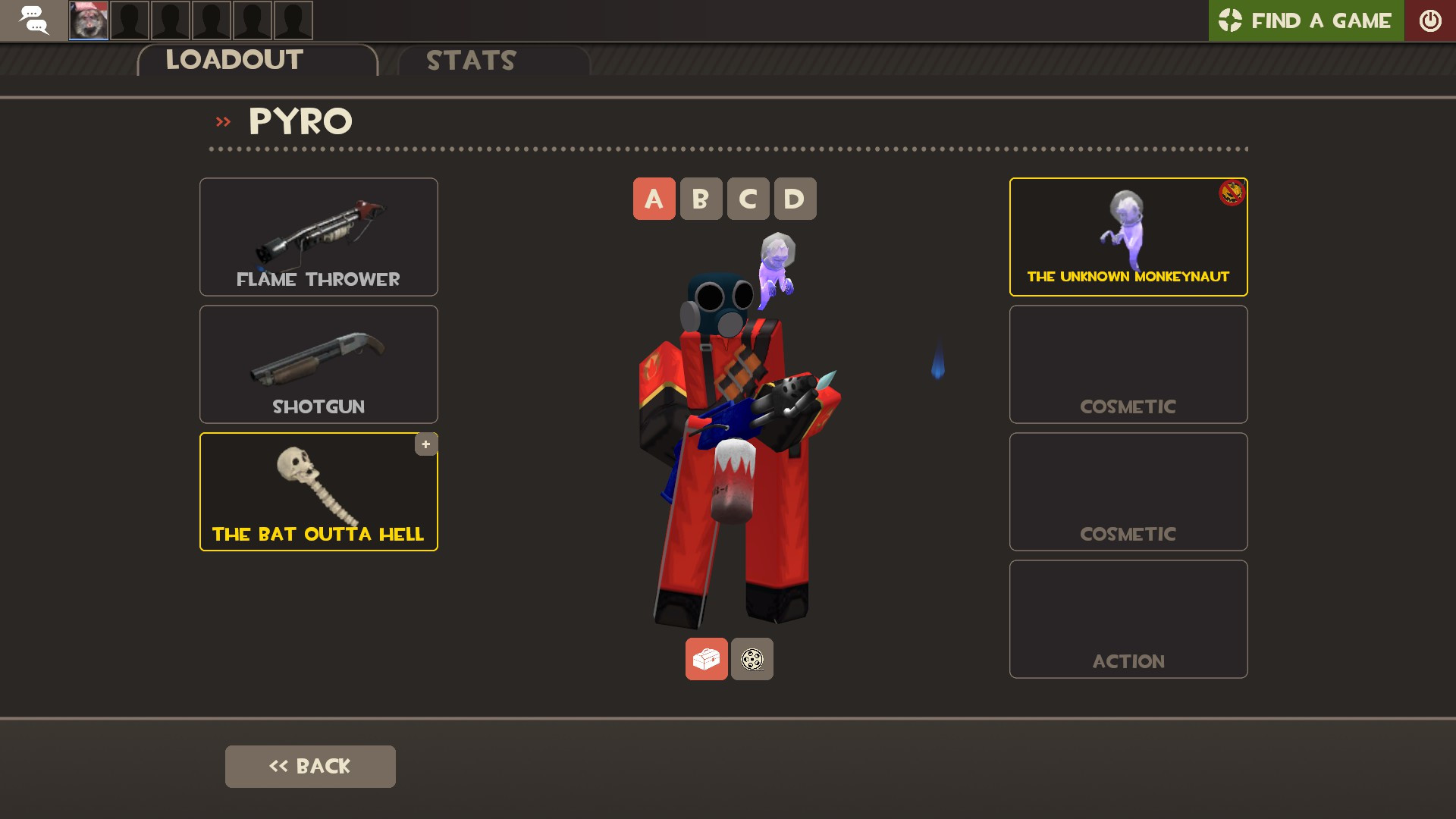The height and width of the screenshot is (819, 1456).
Task: Click the empty Action item slot
Action: [1128, 618]
